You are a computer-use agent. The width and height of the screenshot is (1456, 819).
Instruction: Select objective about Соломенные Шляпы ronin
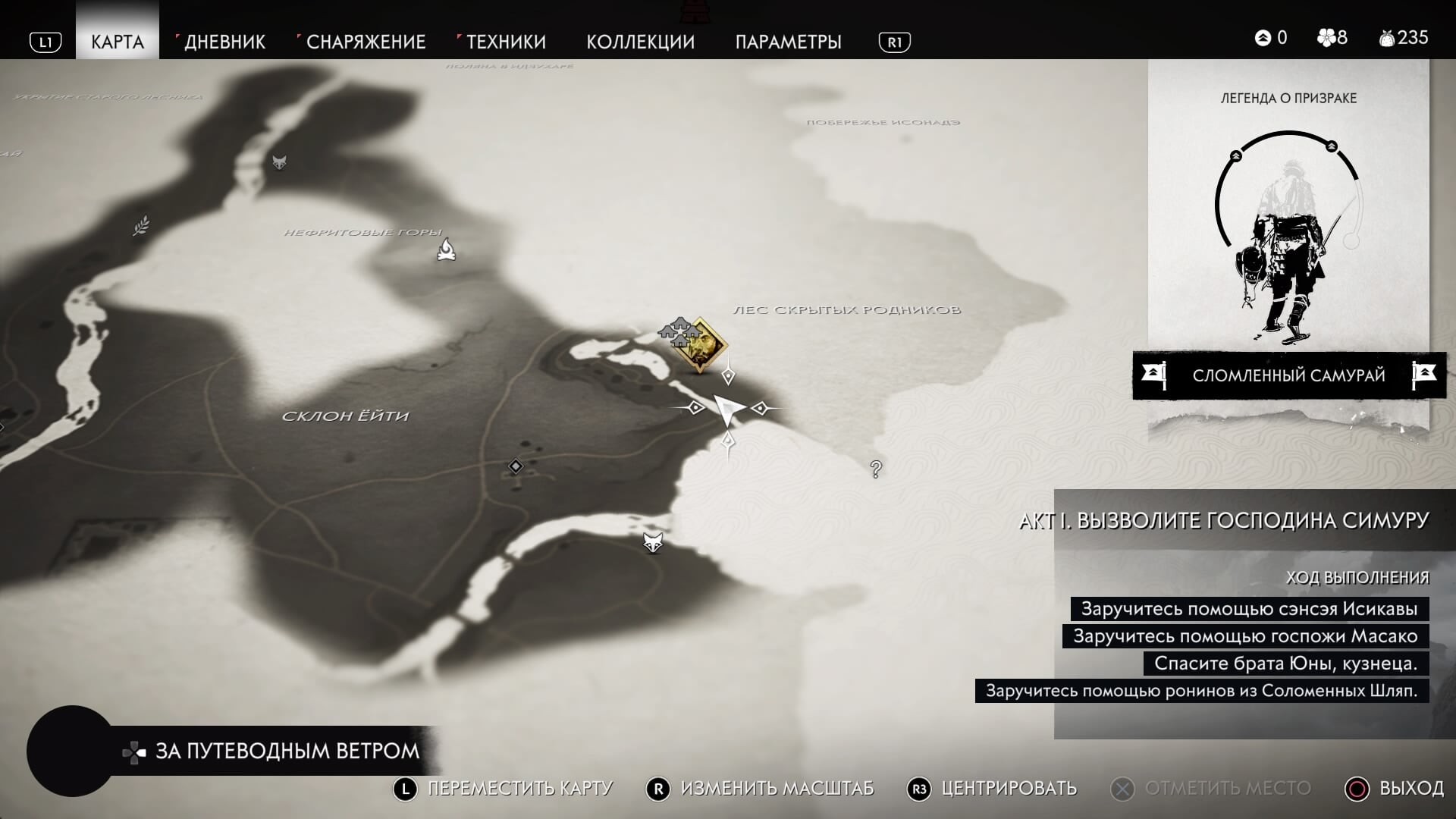point(1201,691)
